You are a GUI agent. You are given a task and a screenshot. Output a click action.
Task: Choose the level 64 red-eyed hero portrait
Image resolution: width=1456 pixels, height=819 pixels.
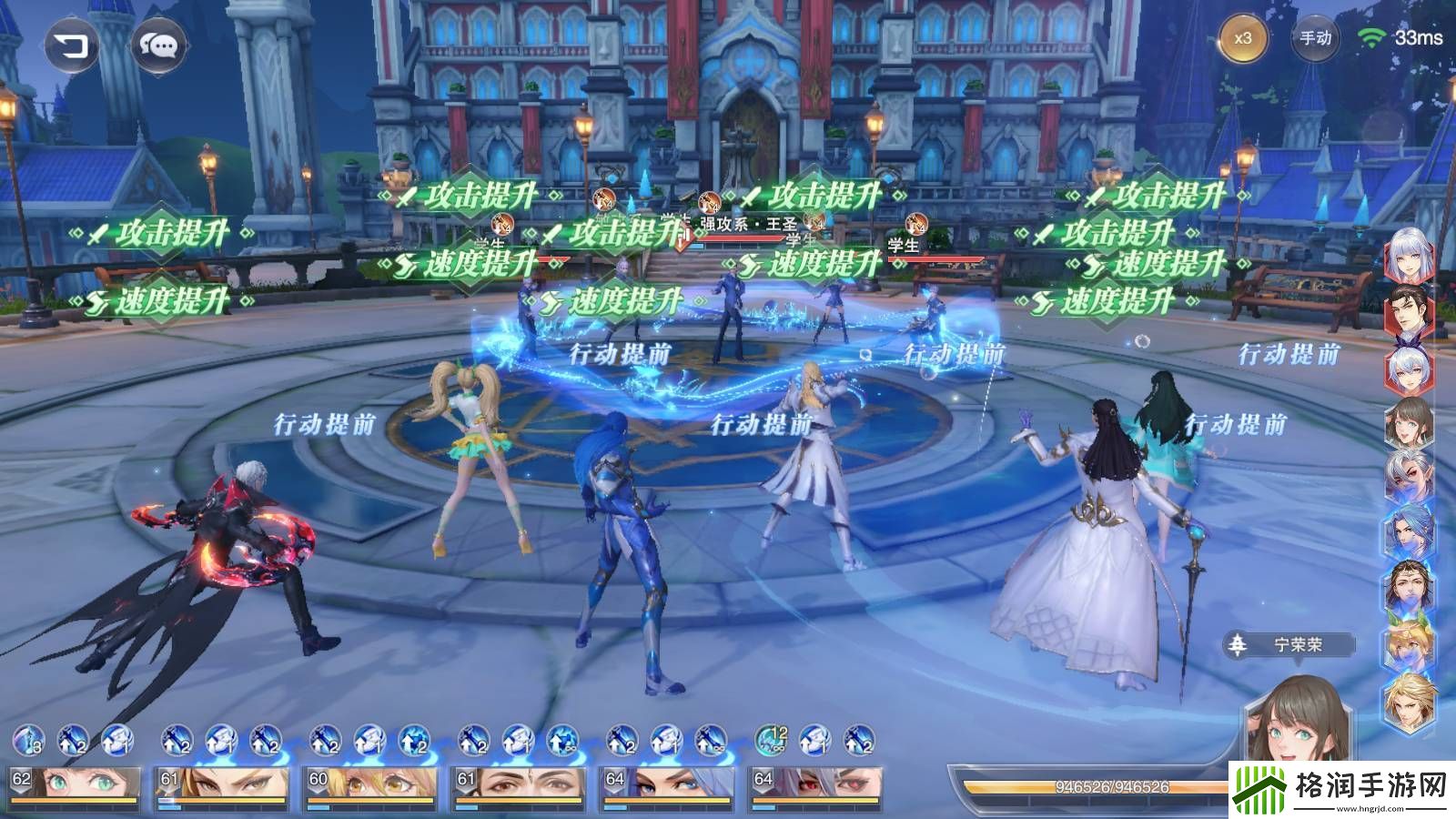click(x=815, y=785)
